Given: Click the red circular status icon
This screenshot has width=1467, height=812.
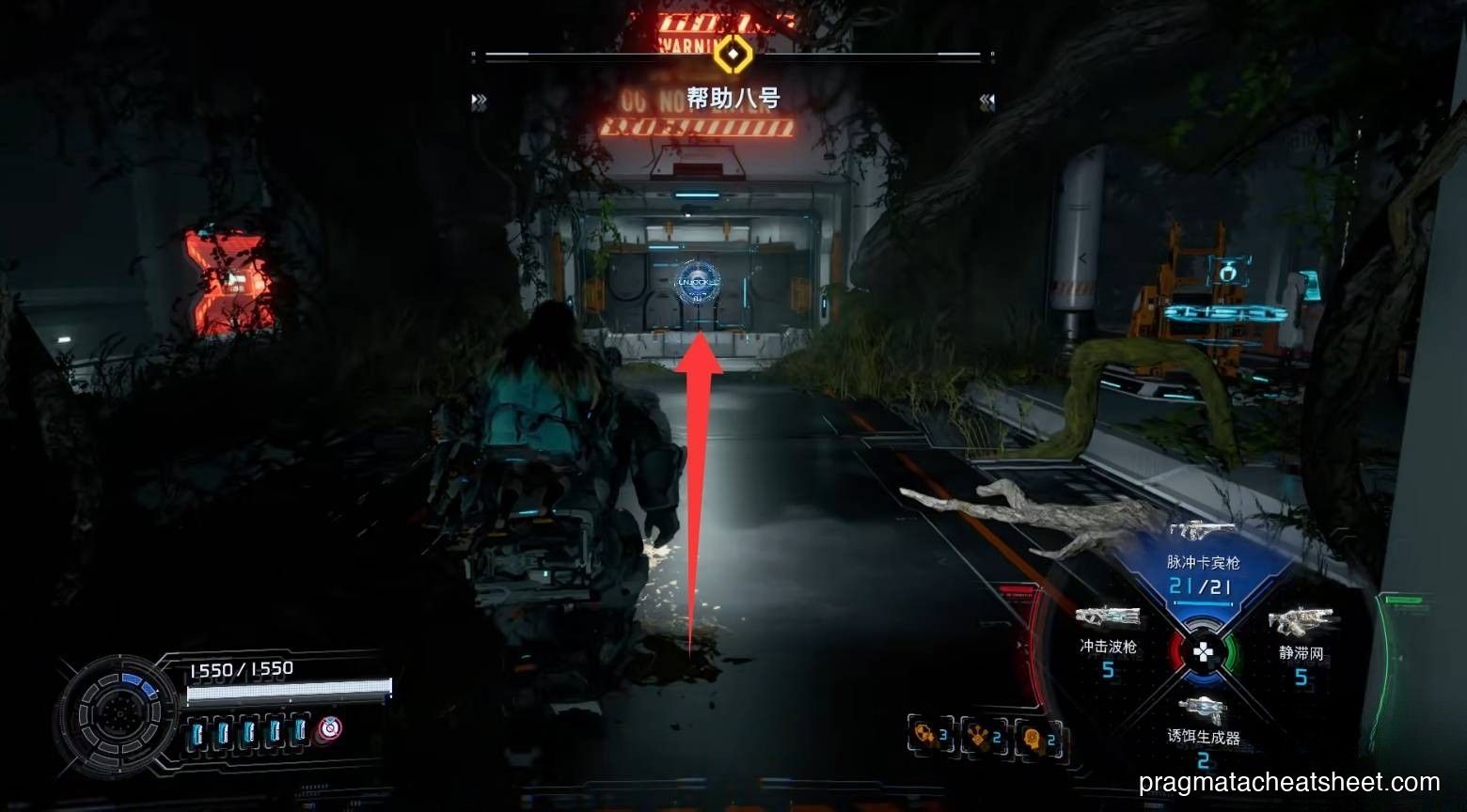Looking at the screenshot, I should pyautogui.click(x=329, y=728).
